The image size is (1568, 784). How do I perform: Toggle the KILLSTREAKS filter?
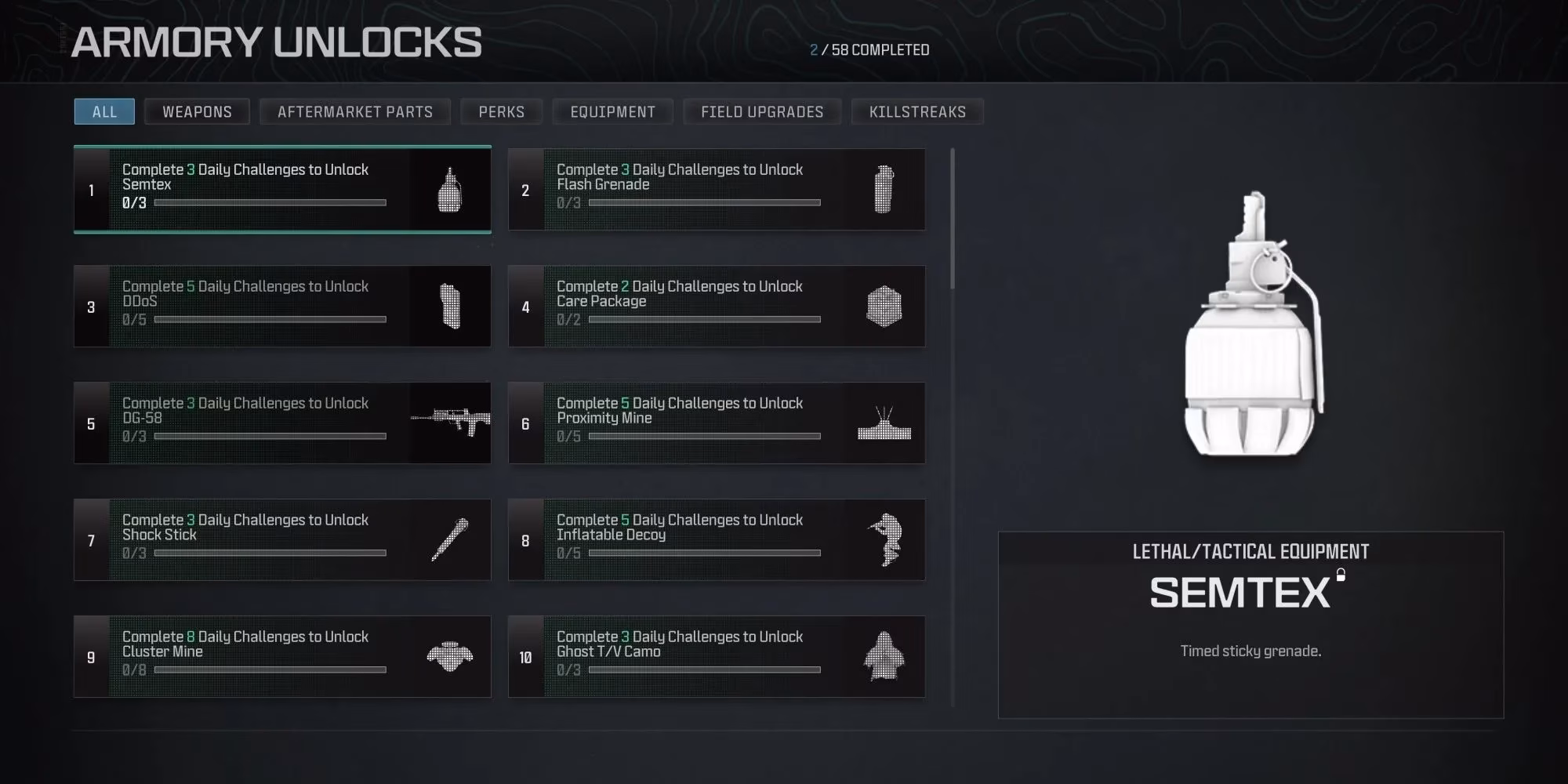coord(916,111)
